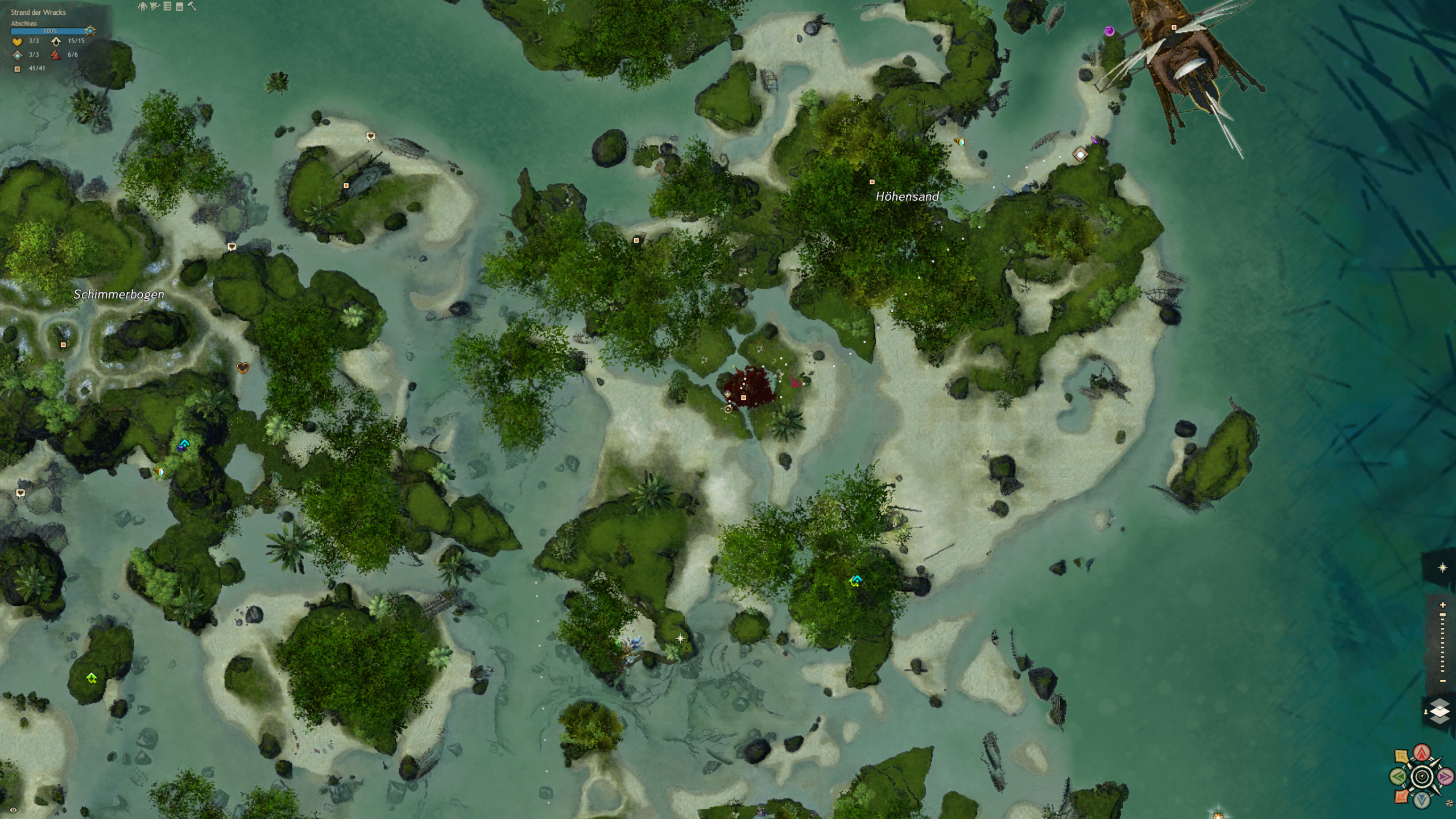
Task: Select the heart marker near Schimmerbogen
Action: [243, 368]
